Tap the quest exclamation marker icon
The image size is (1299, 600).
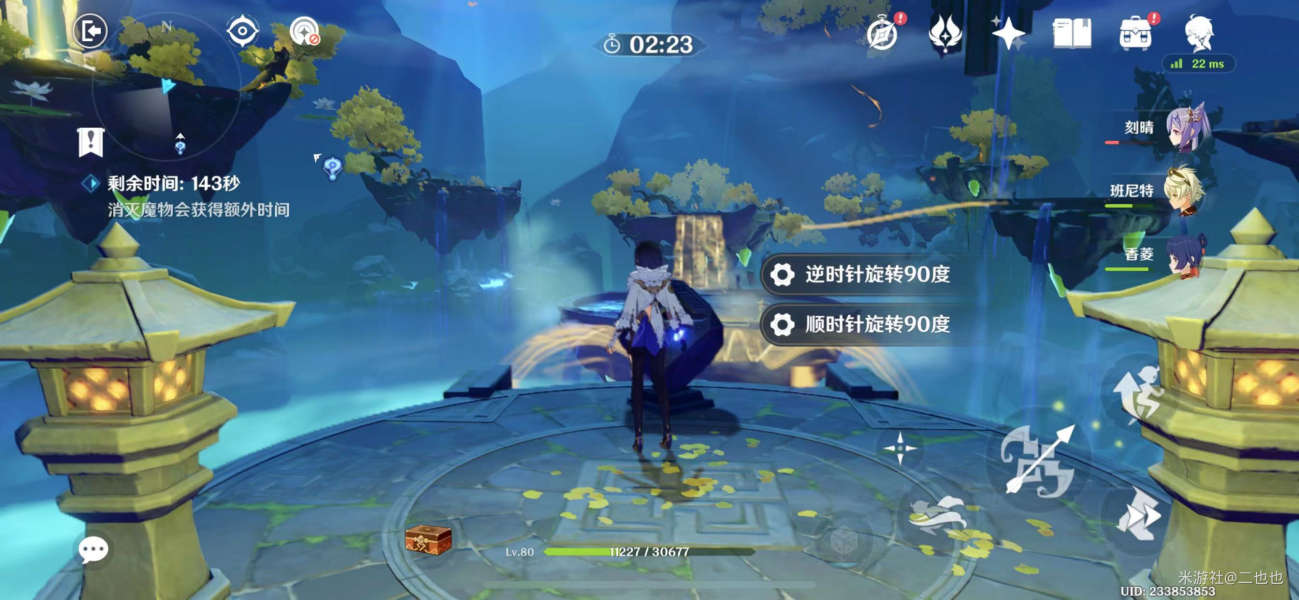click(91, 142)
